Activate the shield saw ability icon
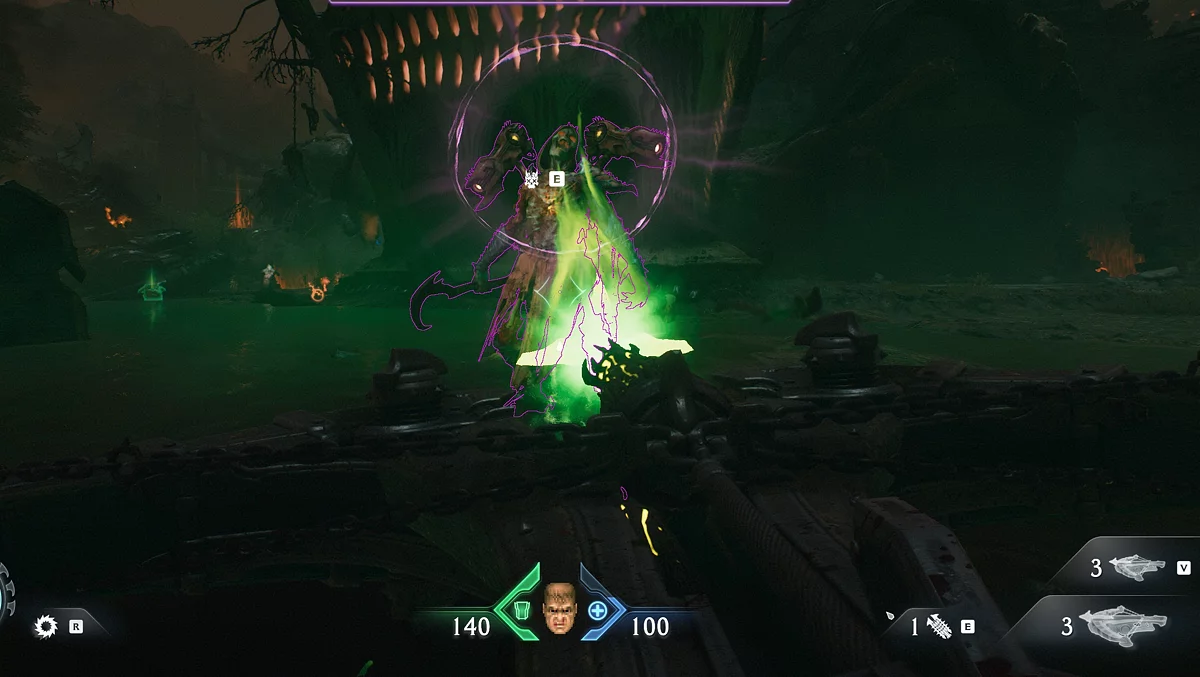The image size is (1200, 677). pyautogui.click(x=45, y=627)
